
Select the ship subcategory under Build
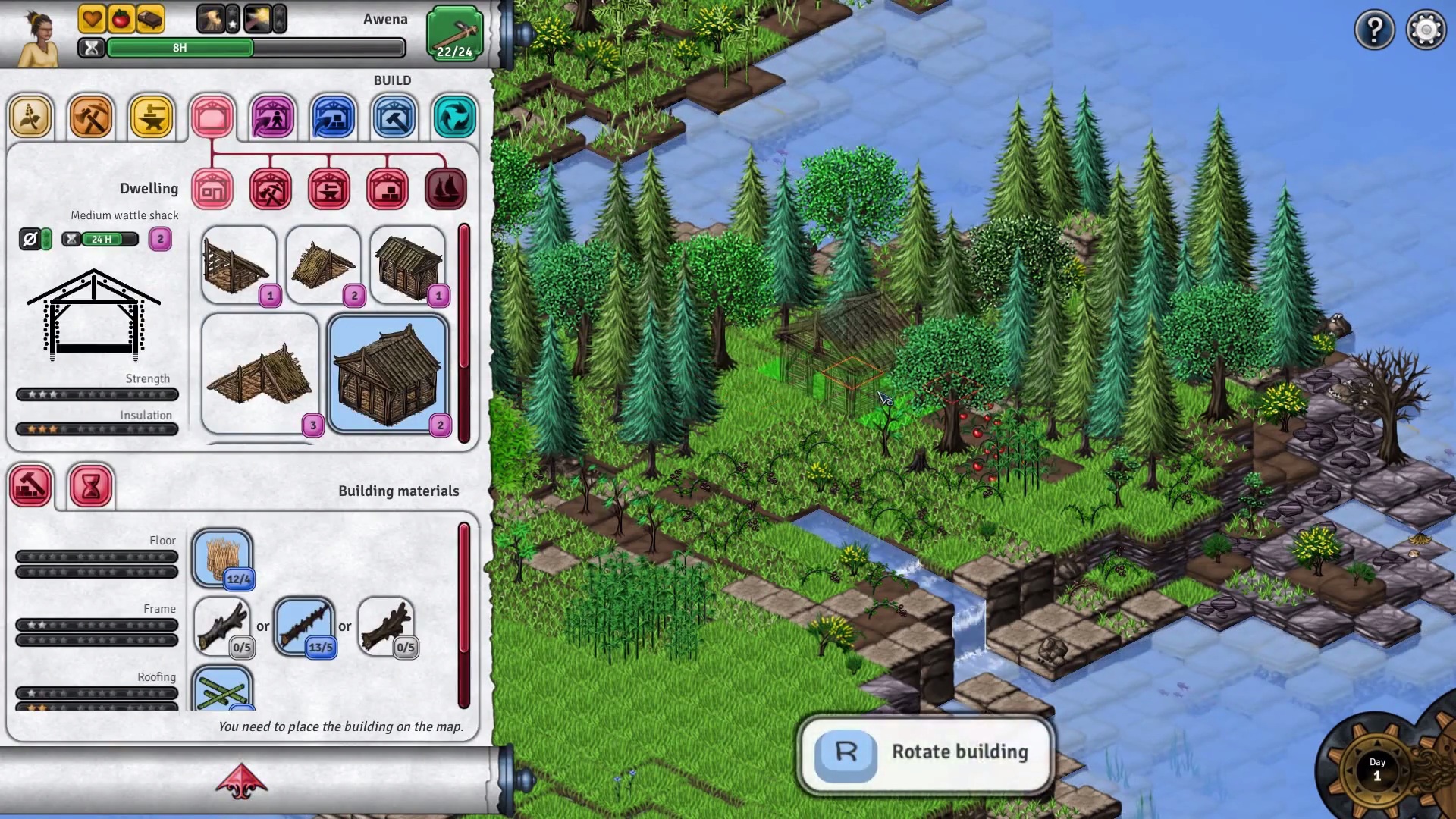click(x=445, y=190)
